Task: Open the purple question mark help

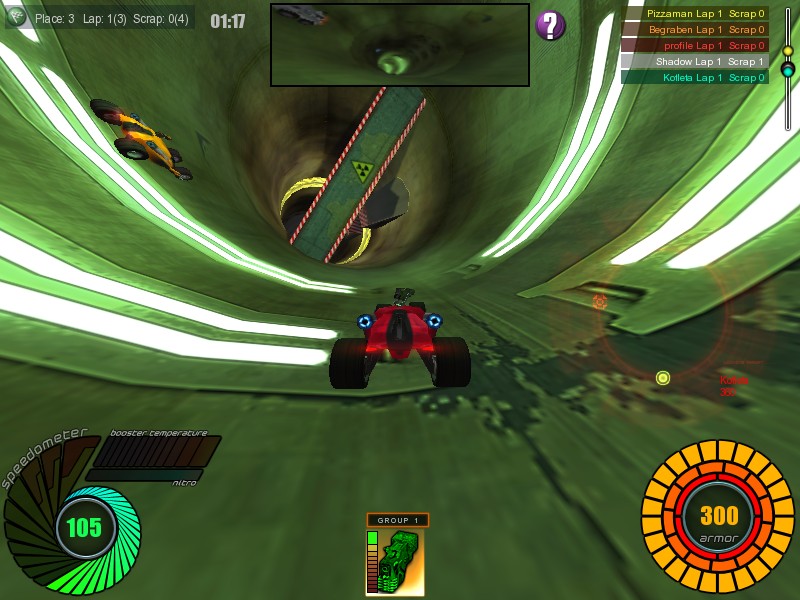Action: pos(551,25)
